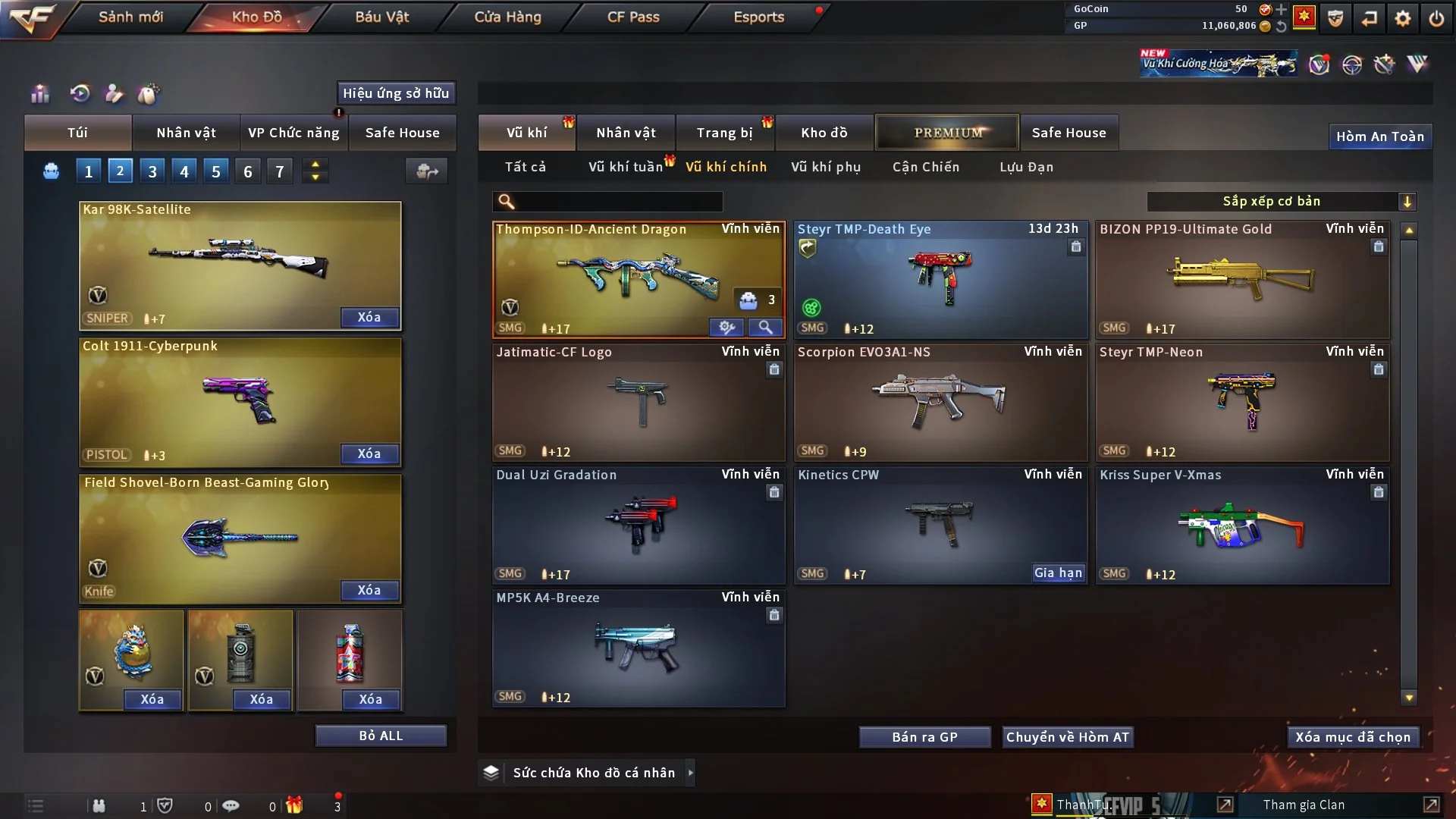Select bag preset number 3

coord(152,171)
